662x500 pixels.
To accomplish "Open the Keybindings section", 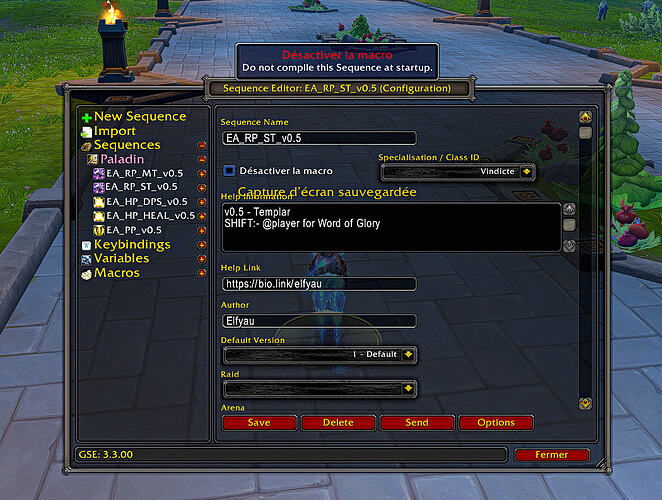I will pyautogui.click(x=131, y=244).
